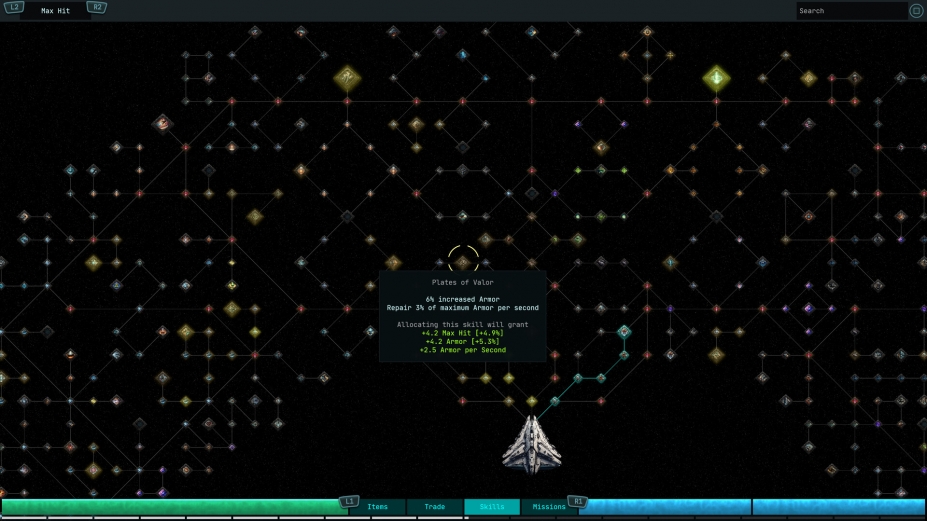
Task: Go to the Missions tab
Action: [549, 507]
